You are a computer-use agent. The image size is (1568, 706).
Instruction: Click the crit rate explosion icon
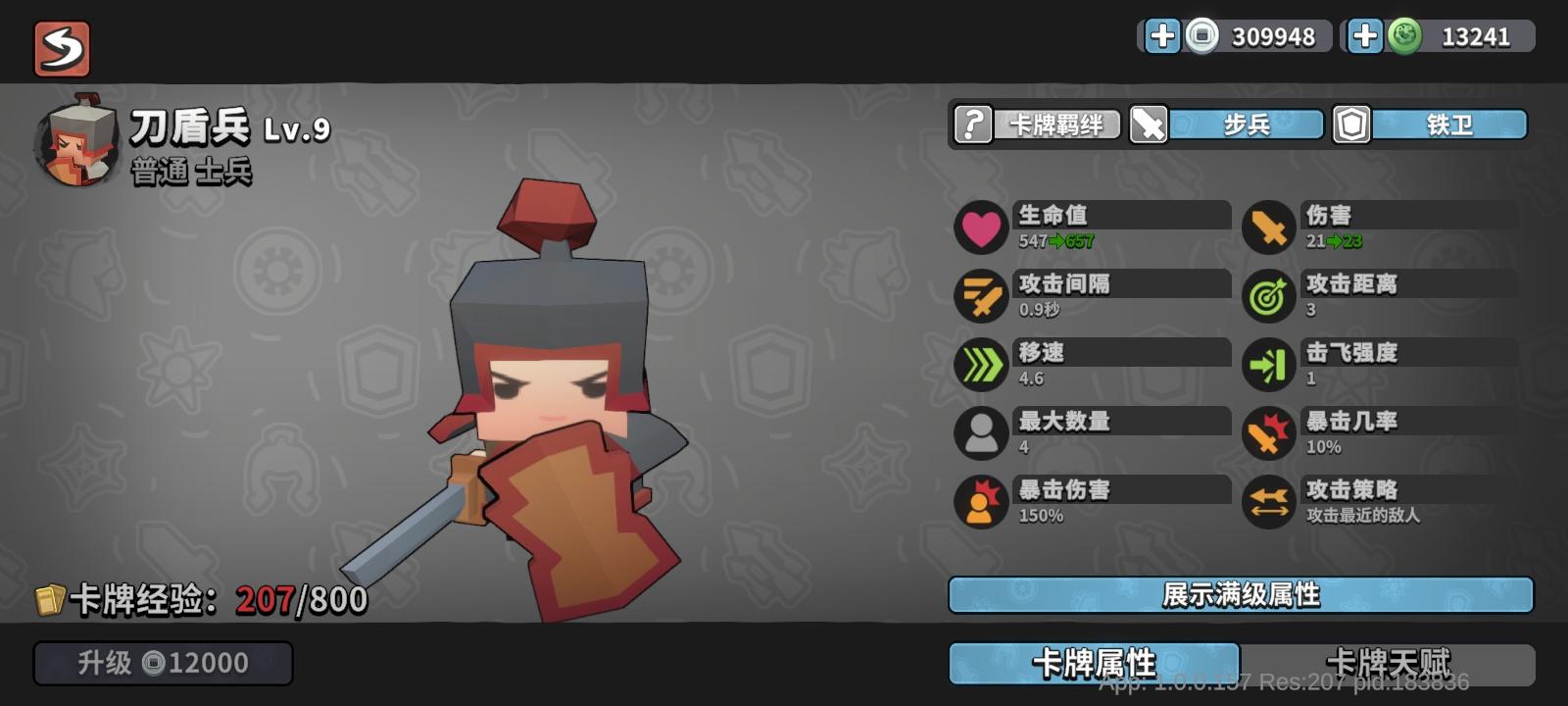pyautogui.click(x=1268, y=433)
